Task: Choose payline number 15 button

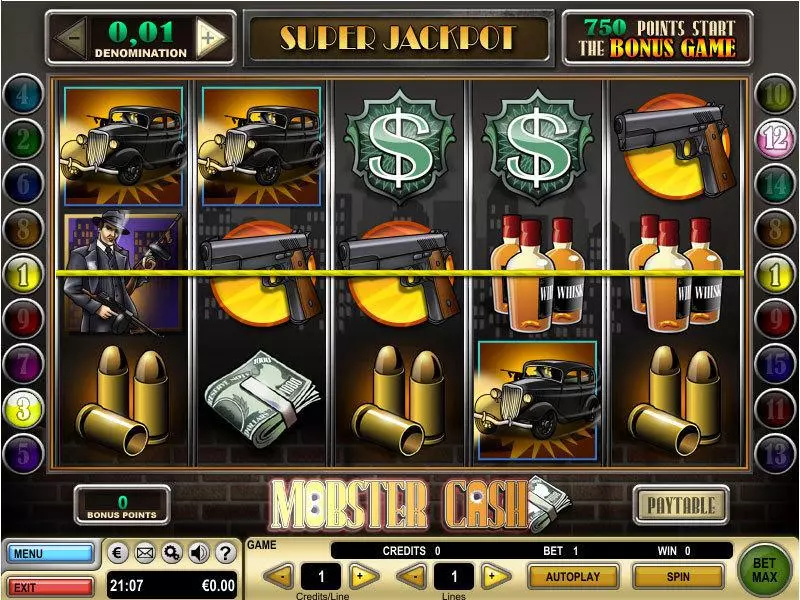Action: tap(773, 364)
